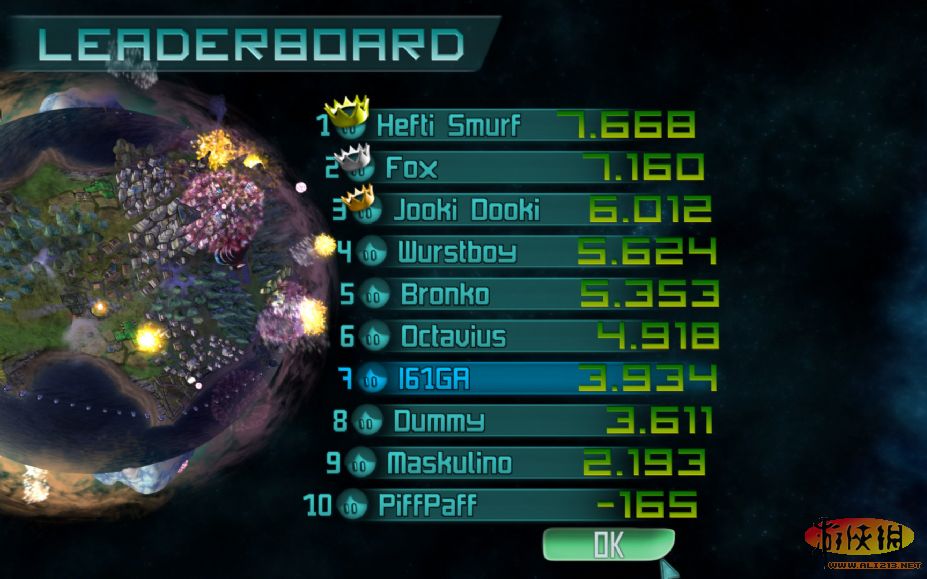927x579 pixels.
Task: Confirm the leaderboard with the OK button
Action: coord(608,544)
